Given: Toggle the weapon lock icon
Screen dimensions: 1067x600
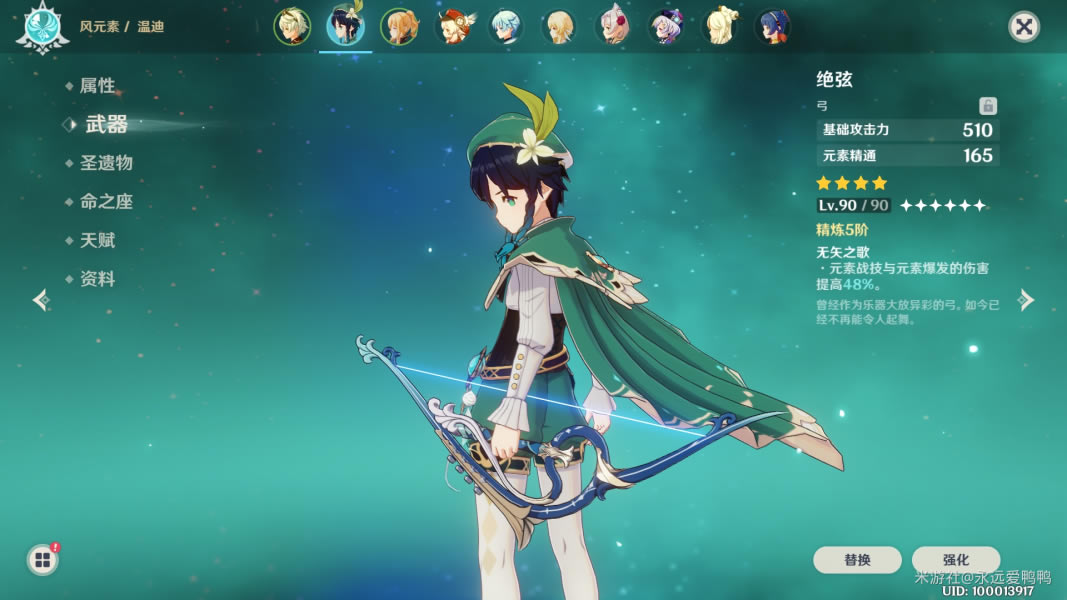Looking at the screenshot, I should (987, 106).
